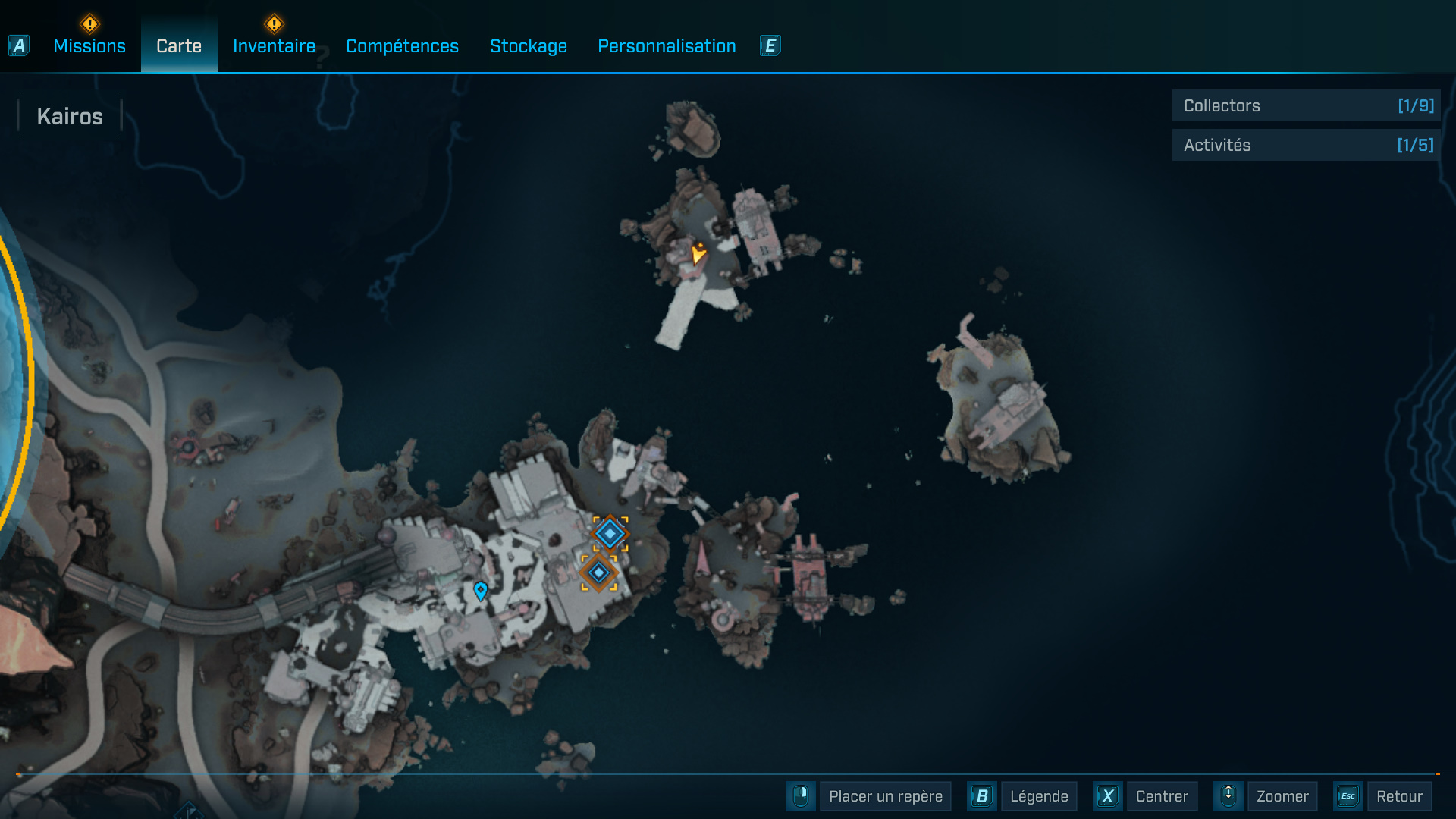The image size is (1456, 819).
Task: Expand the Collectors tracker row
Action: coord(1306,106)
